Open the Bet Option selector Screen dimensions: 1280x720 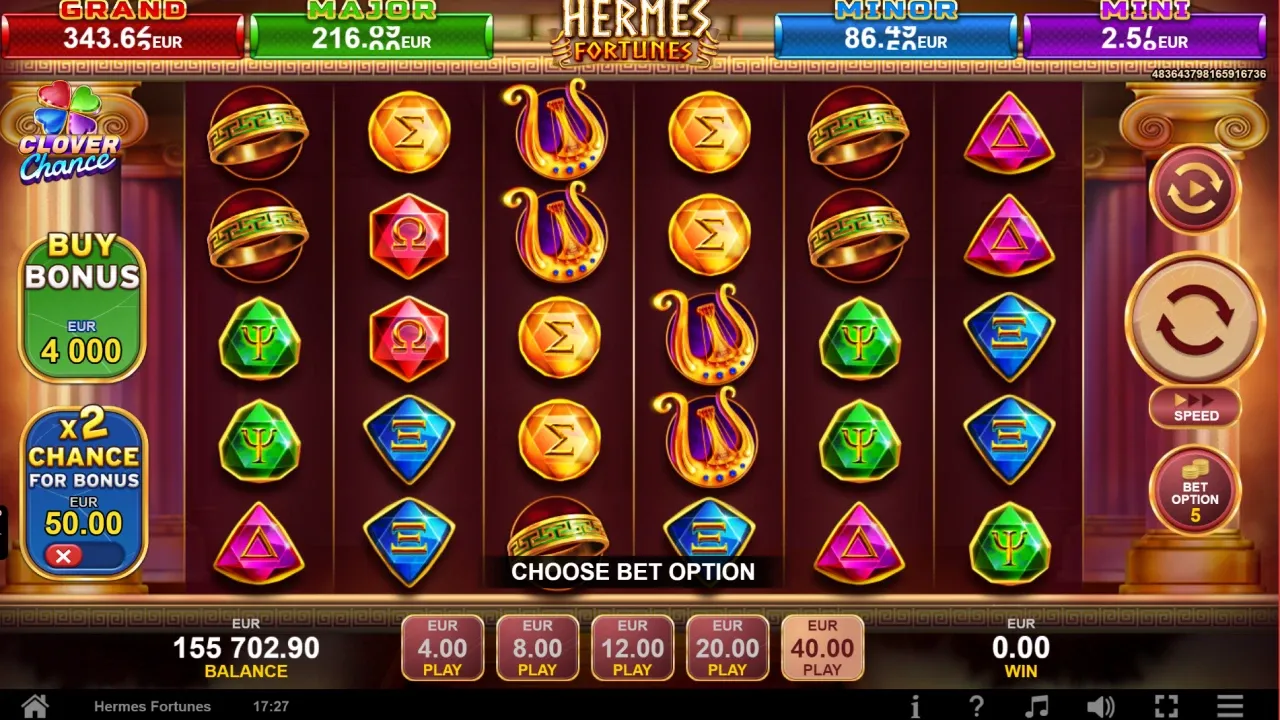(x=1195, y=490)
